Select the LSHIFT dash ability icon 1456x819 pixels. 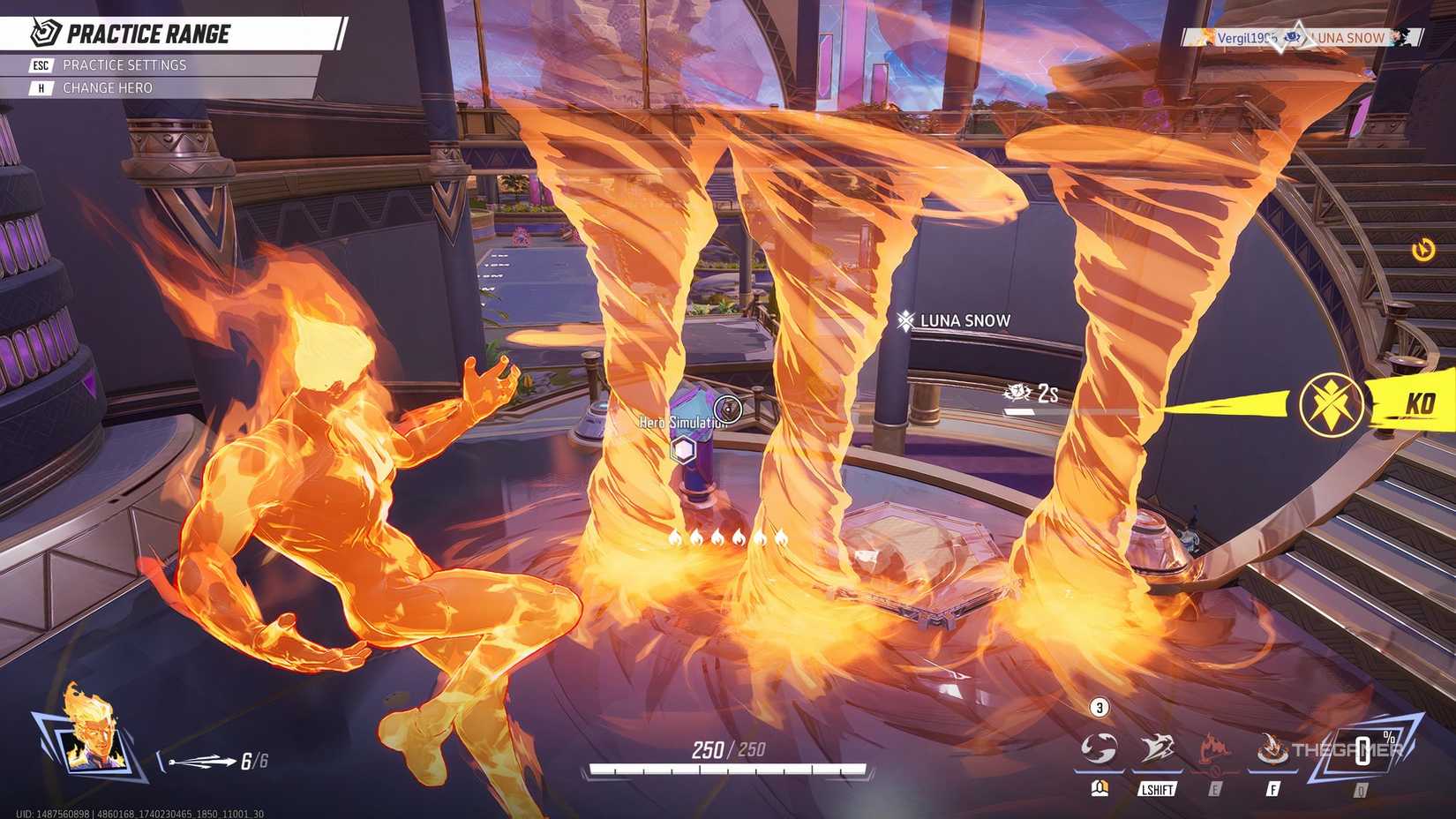[1158, 748]
